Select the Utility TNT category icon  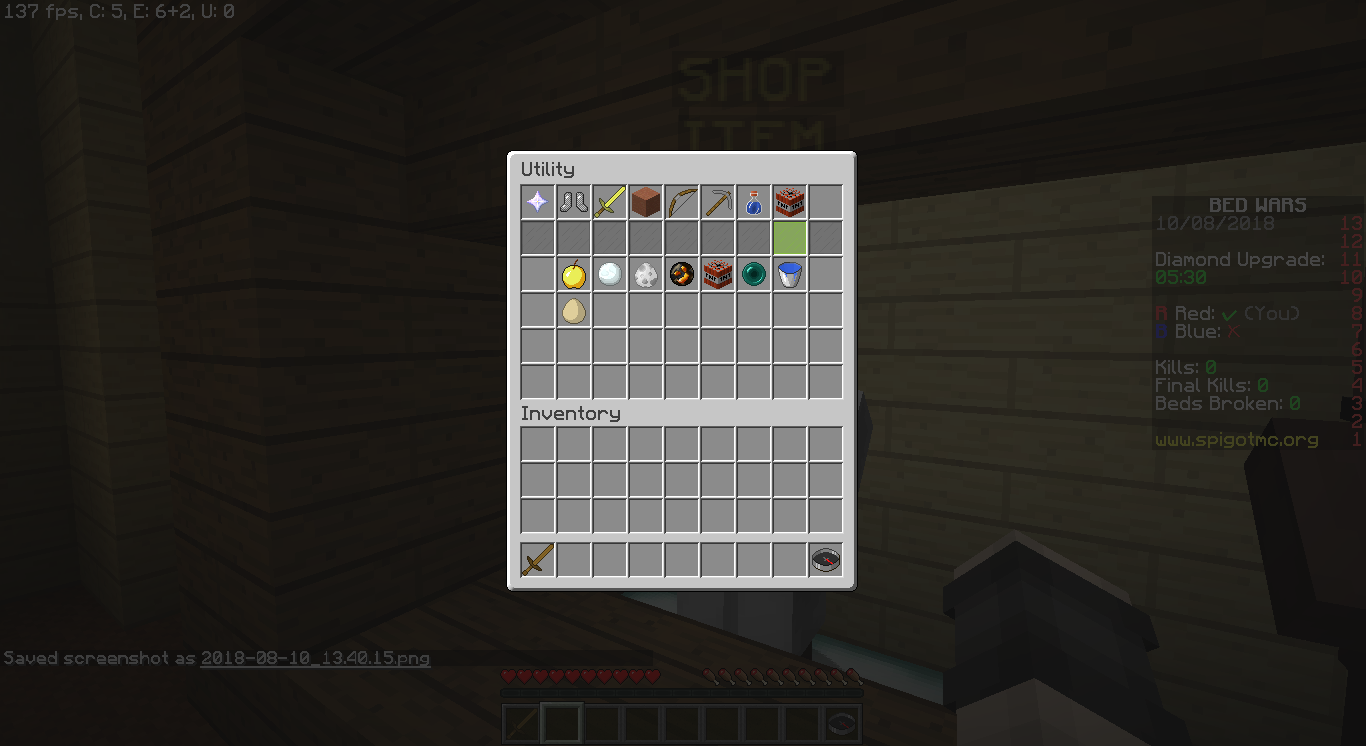pos(789,202)
